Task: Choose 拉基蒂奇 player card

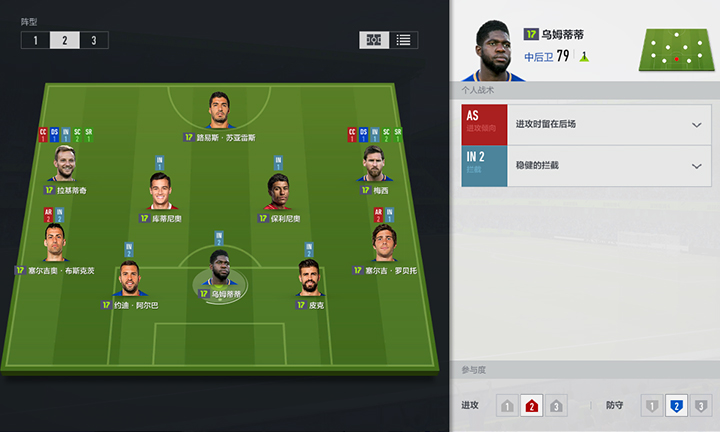Action: point(65,164)
